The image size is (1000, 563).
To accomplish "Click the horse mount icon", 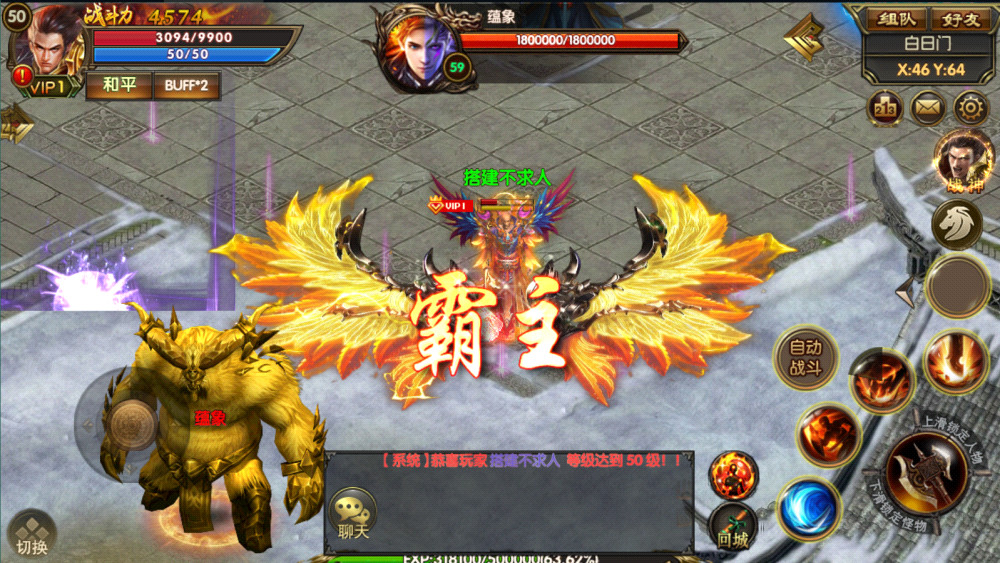I will click(x=956, y=224).
